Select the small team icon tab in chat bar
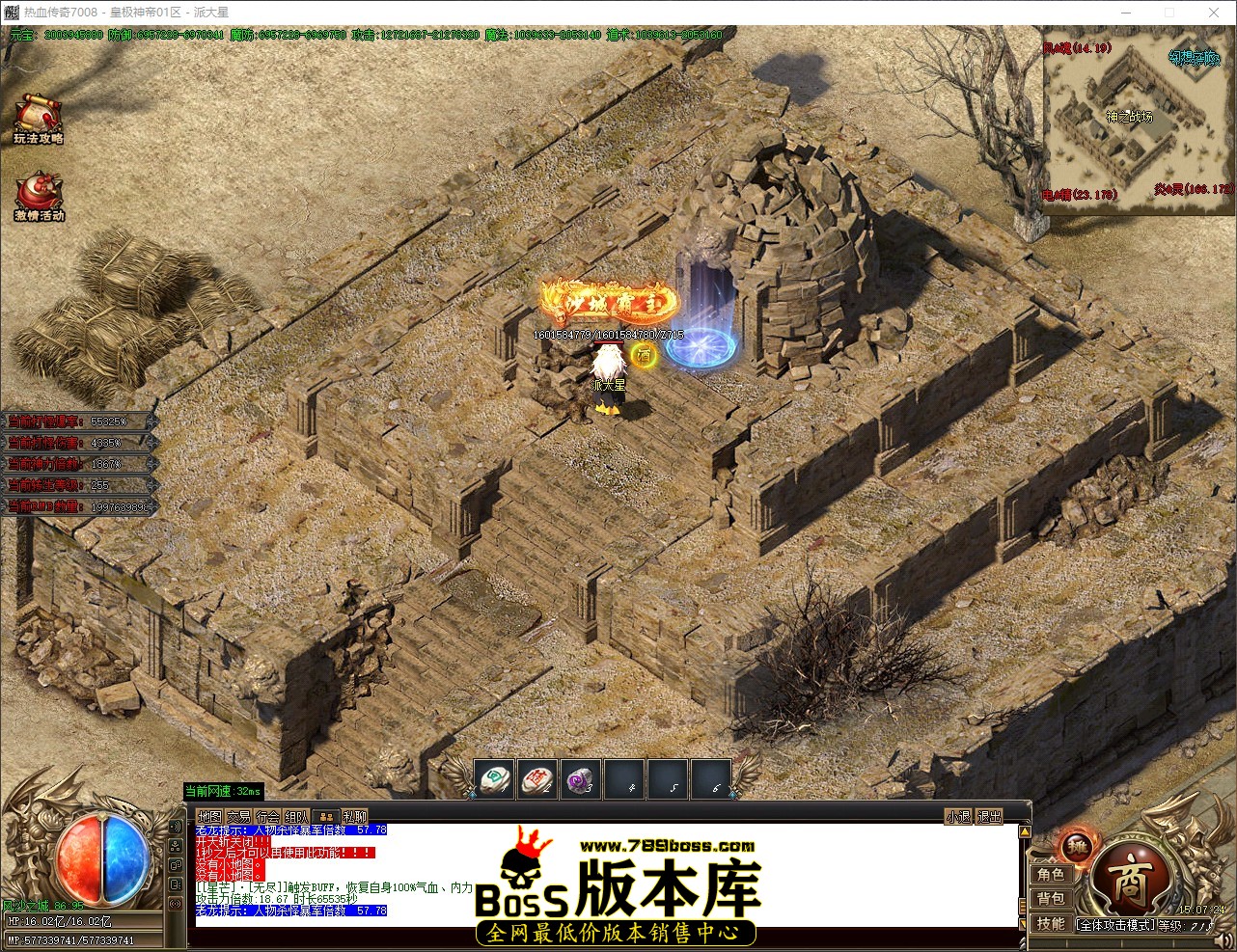1237x952 pixels. [328, 815]
